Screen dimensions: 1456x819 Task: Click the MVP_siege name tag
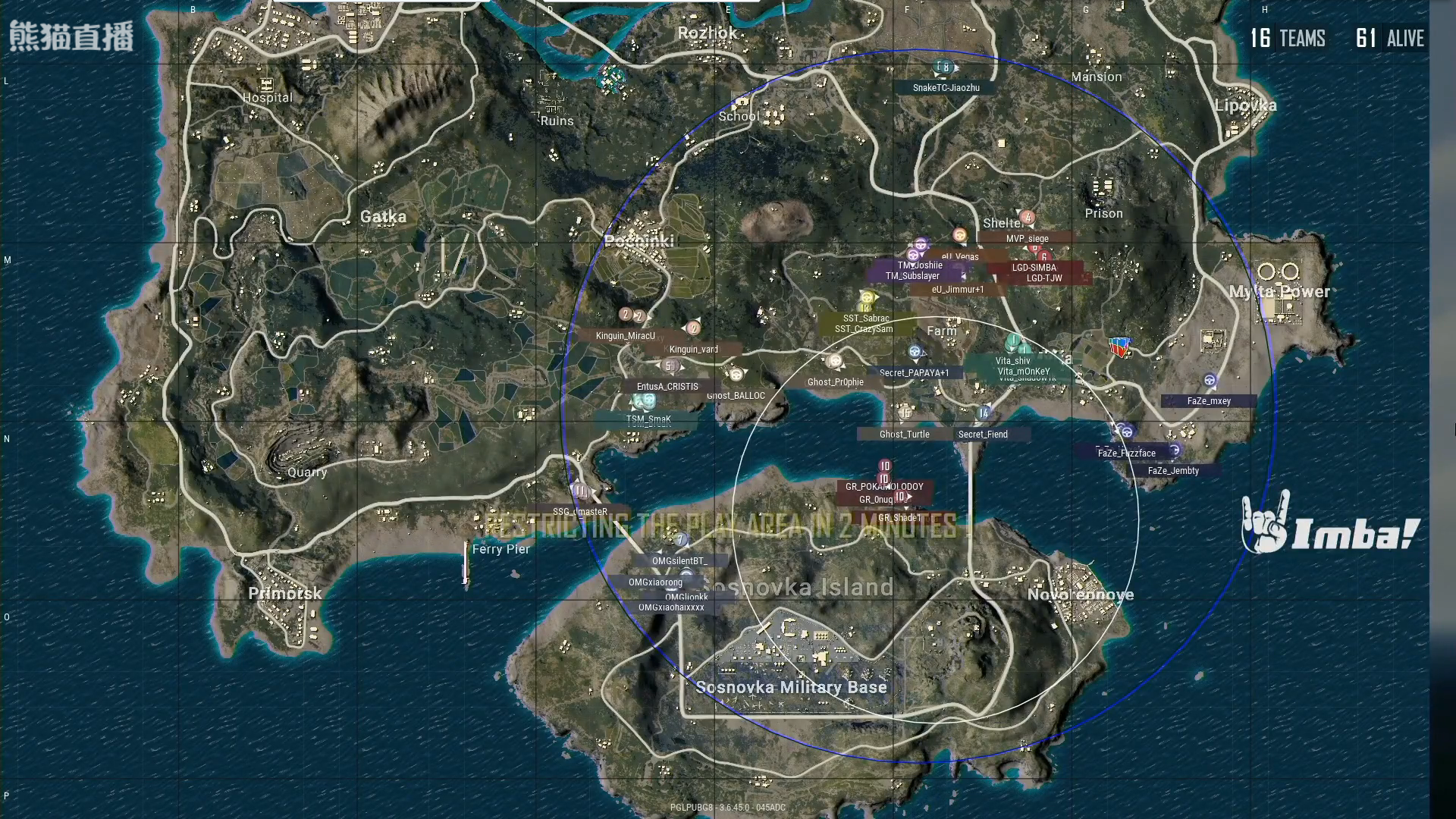[1027, 239]
